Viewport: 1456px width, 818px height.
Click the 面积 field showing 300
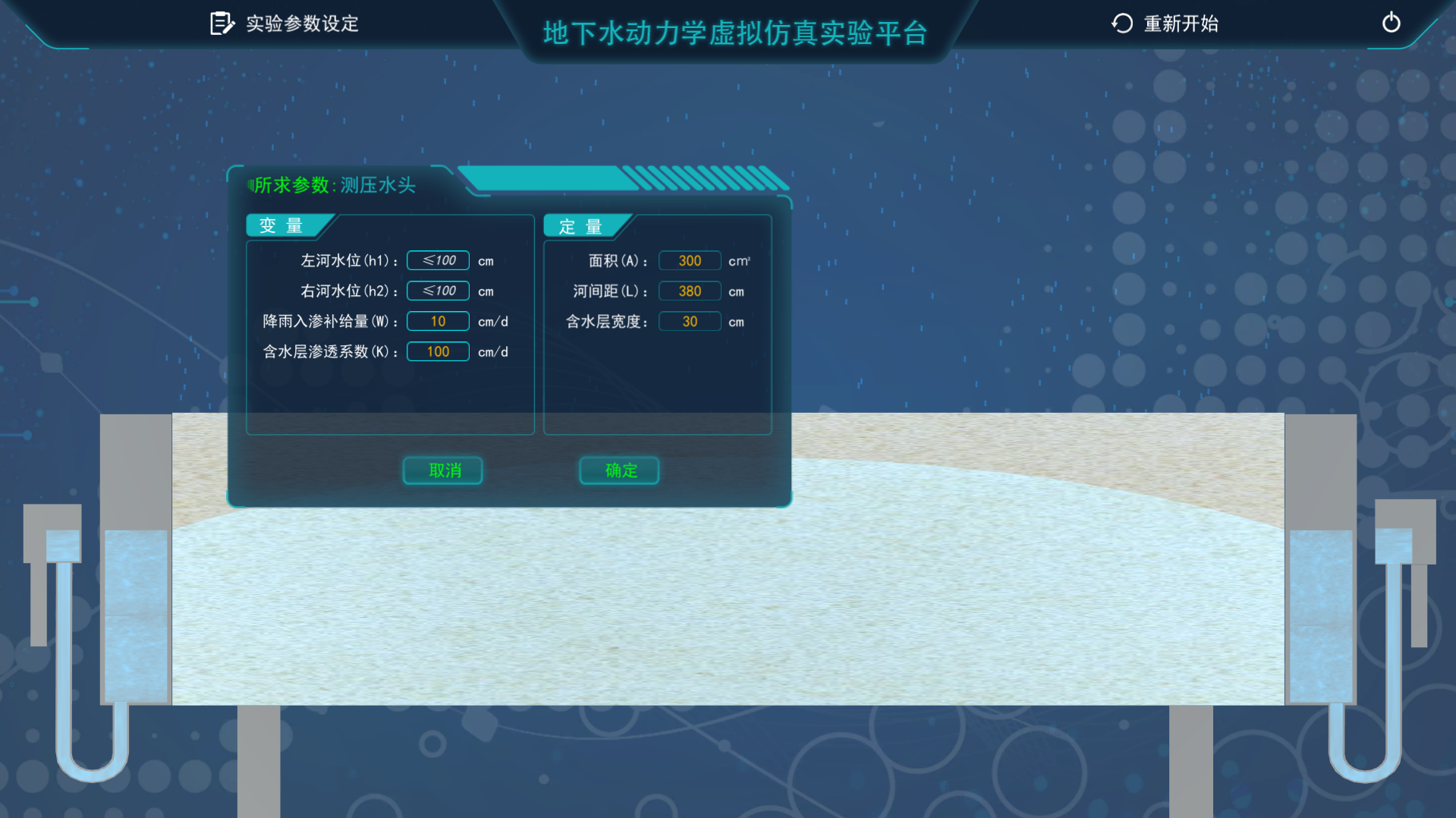click(689, 260)
